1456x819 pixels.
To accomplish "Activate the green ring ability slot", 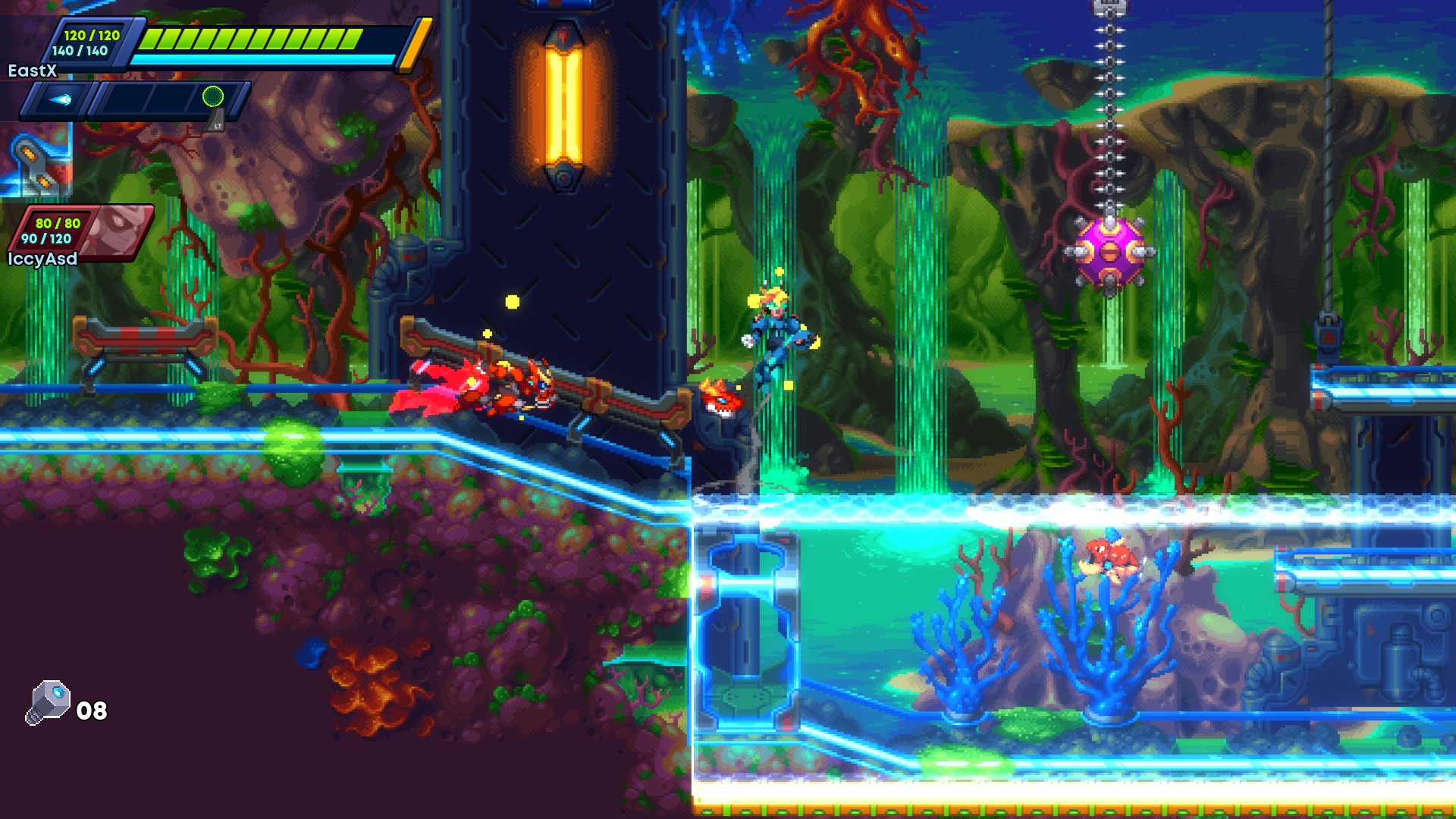I will (x=213, y=96).
